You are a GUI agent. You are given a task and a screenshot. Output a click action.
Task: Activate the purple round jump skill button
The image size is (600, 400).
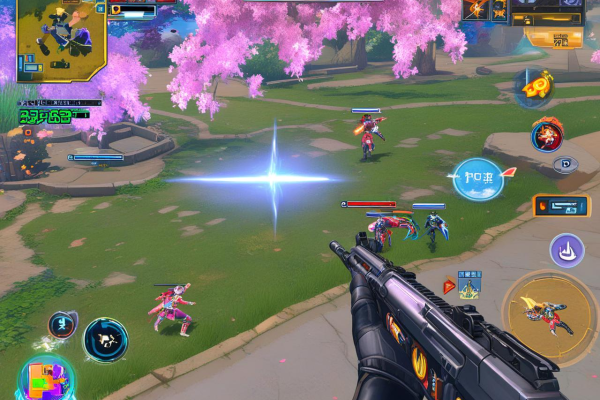coord(566,251)
